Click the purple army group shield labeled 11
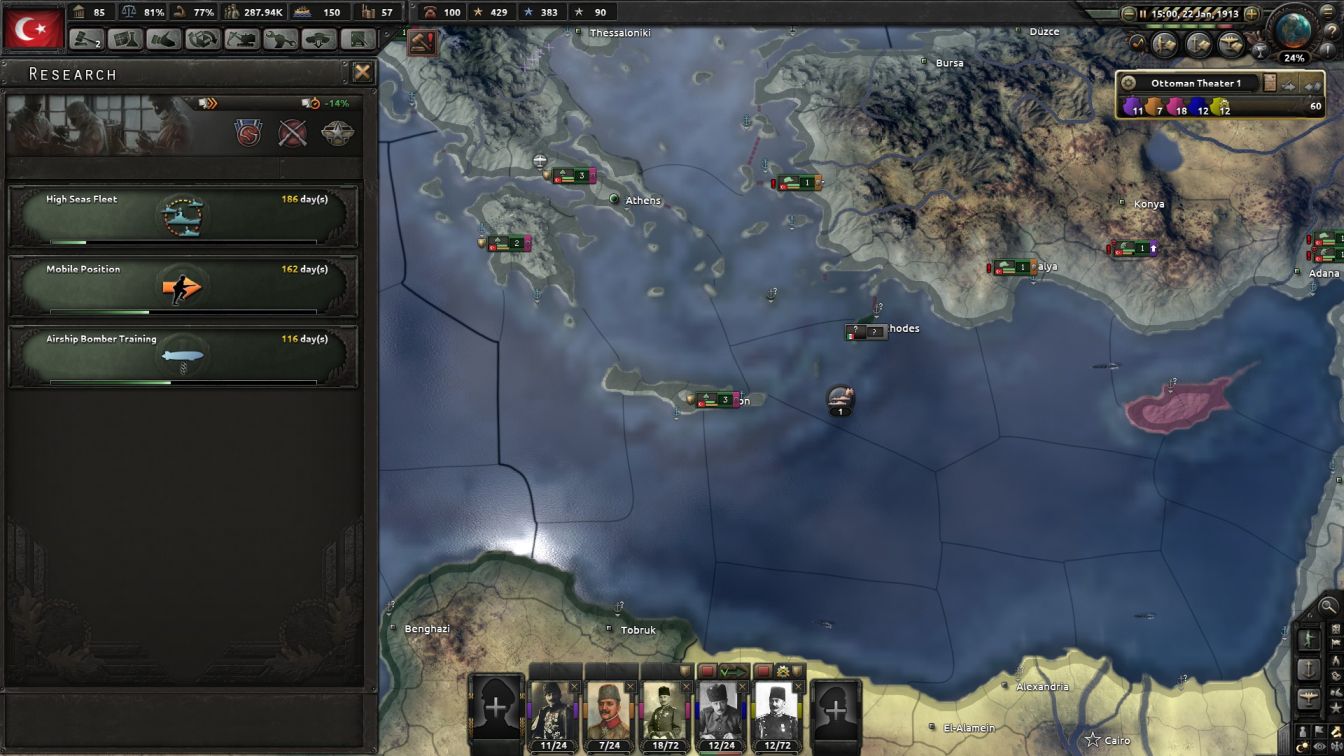Image resolution: width=1344 pixels, height=756 pixels. click(1132, 106)
